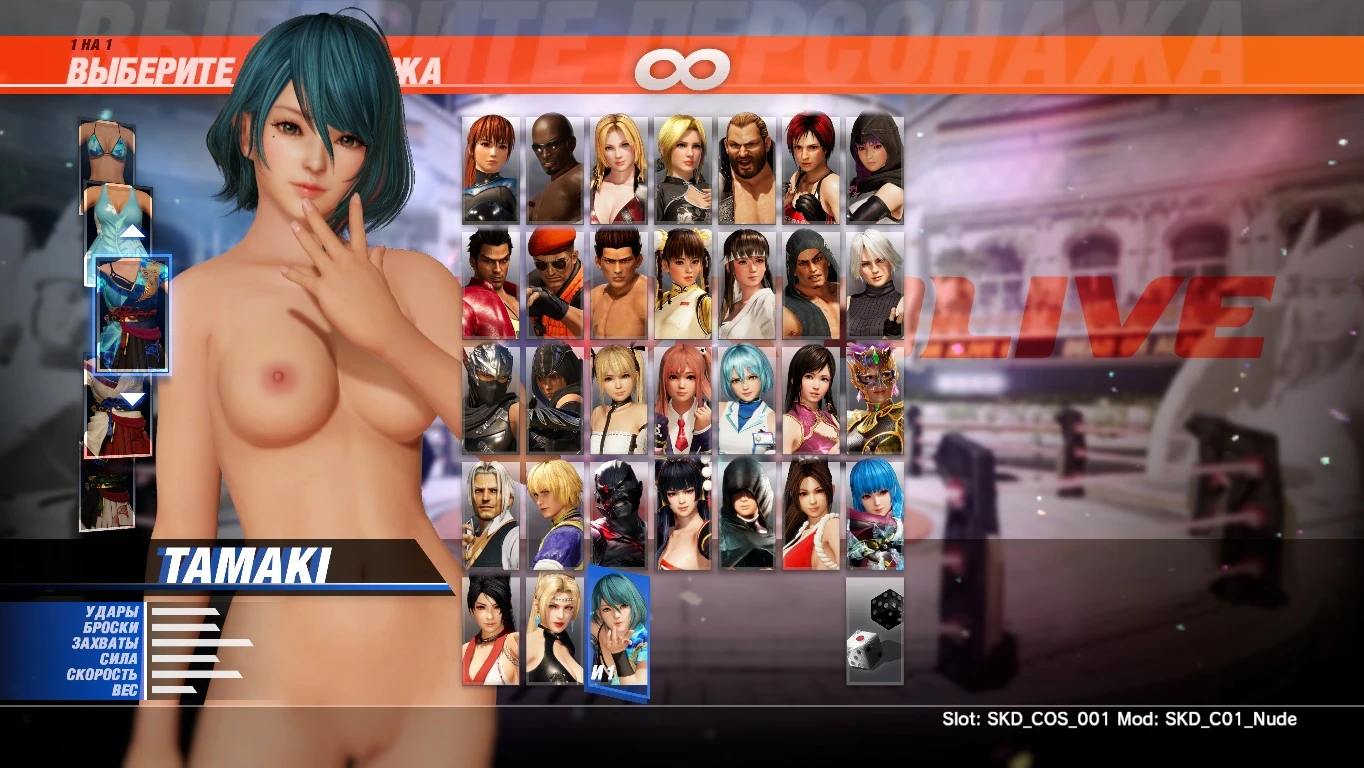Click the highlighted Tamaki portrait marked И1
The height and width of the screenshot is (768, 1364).
[617, 630]
